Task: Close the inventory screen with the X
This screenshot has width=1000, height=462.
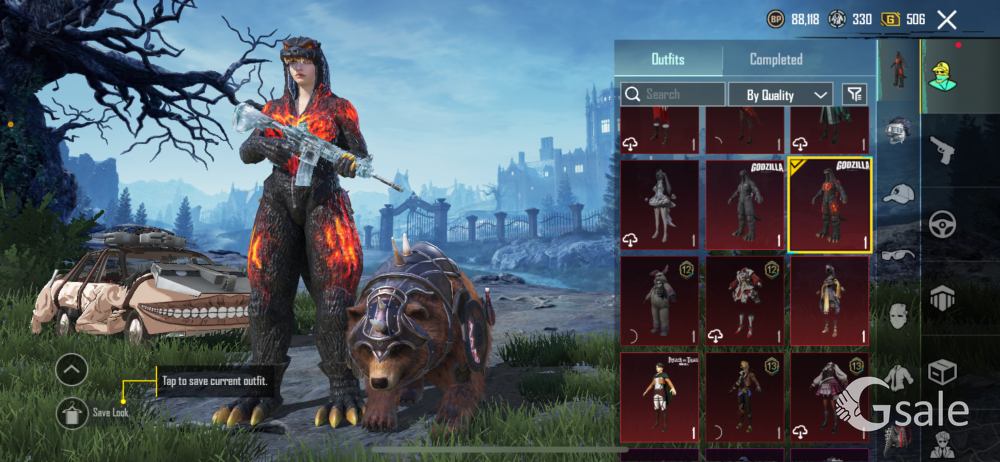Action: (946, 19)
